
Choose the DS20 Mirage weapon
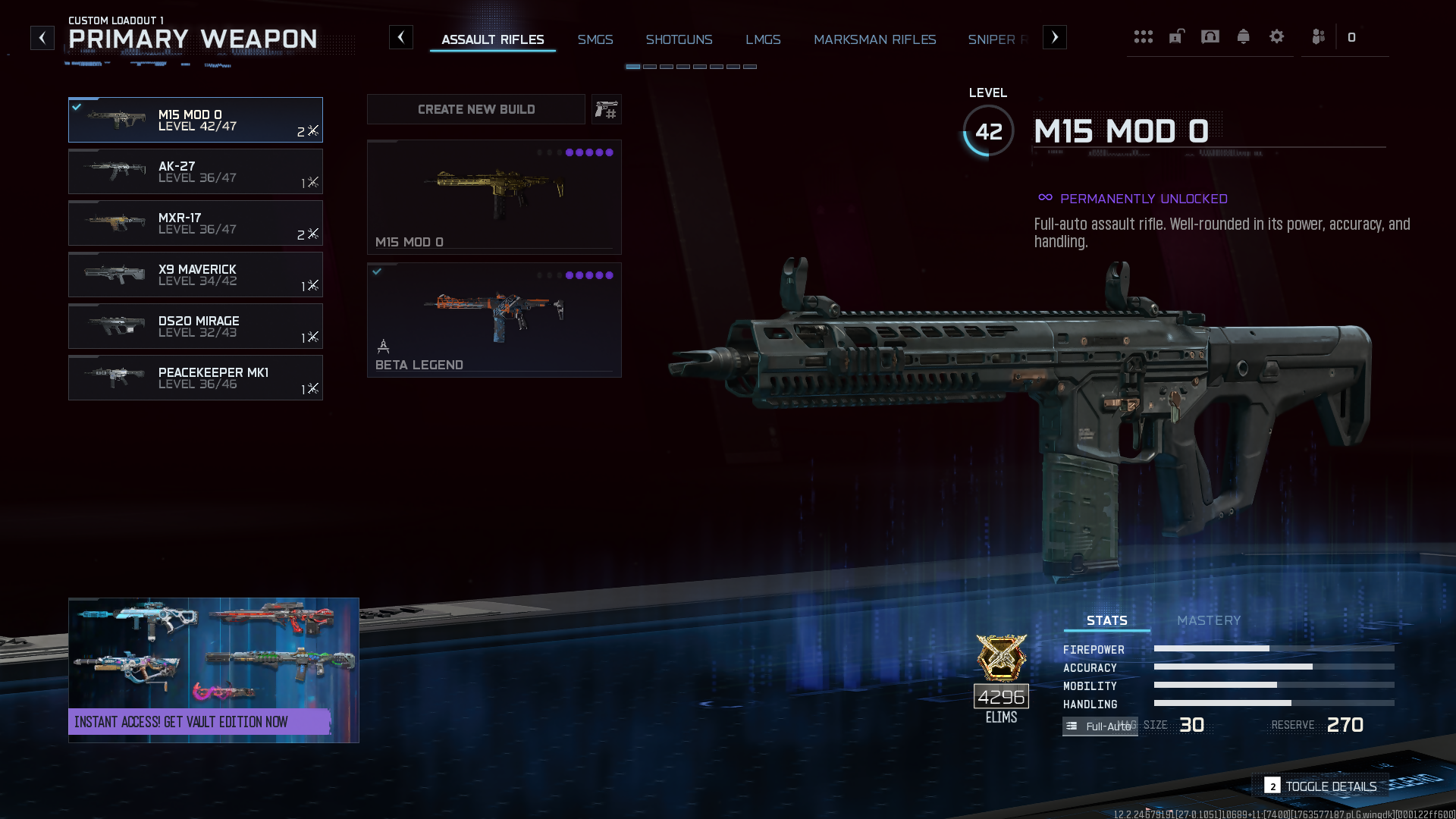click(x=195, y=326)
